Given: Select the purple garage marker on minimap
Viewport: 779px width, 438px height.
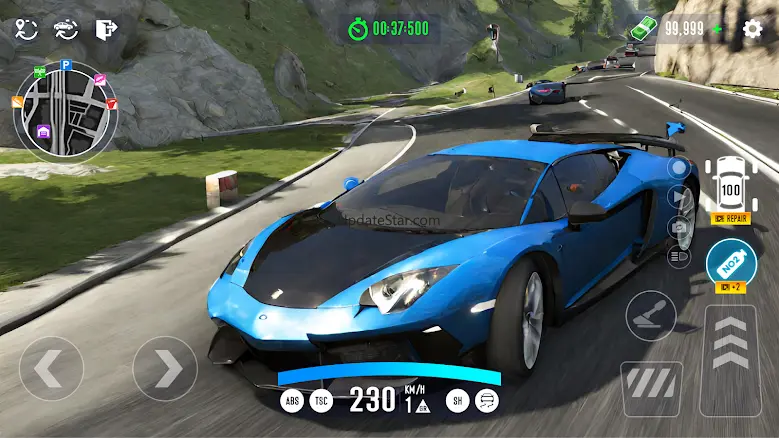Looking at the screenshot, I should 44,131.
